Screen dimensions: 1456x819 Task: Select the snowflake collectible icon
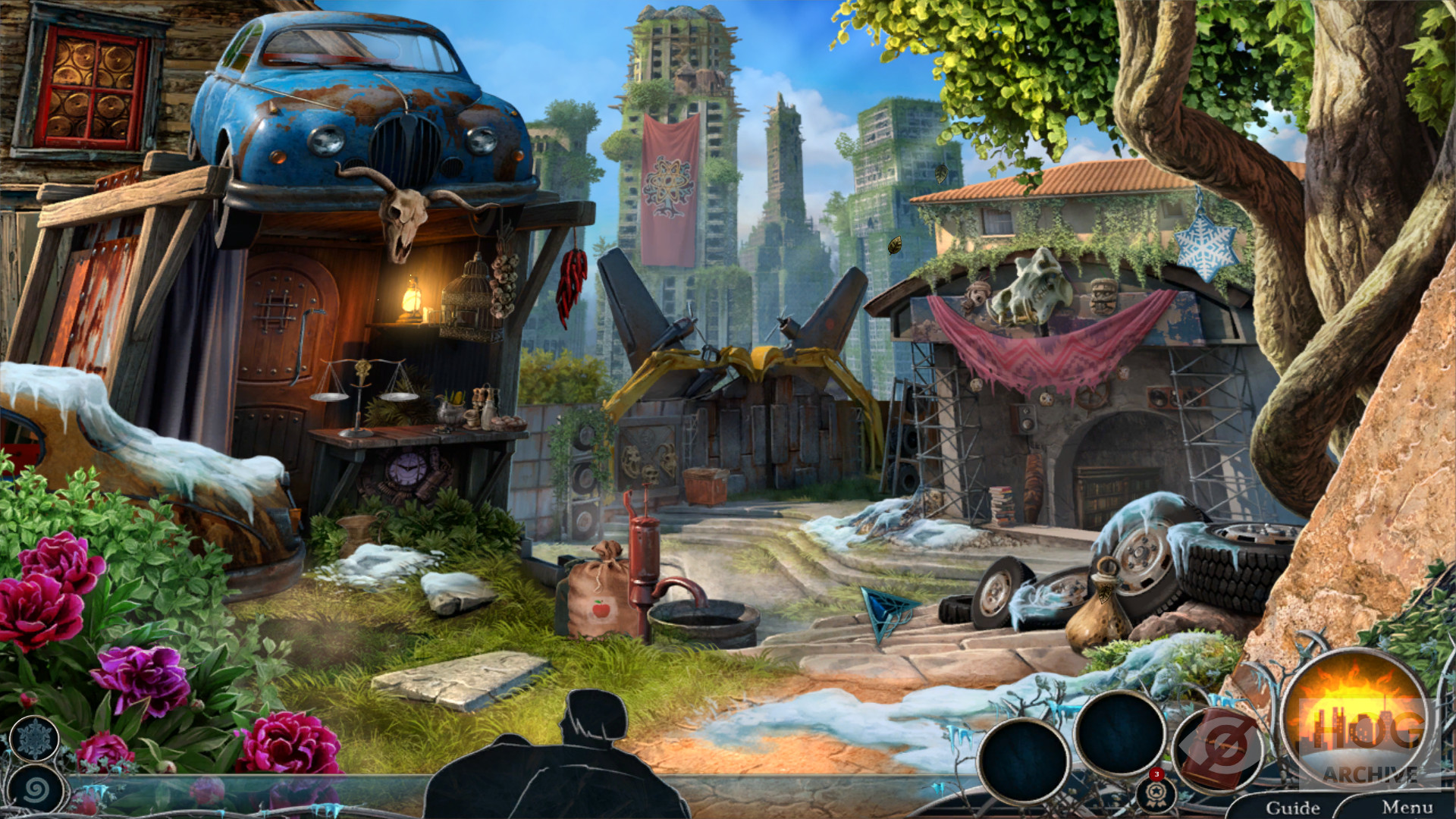pos(35,739)
